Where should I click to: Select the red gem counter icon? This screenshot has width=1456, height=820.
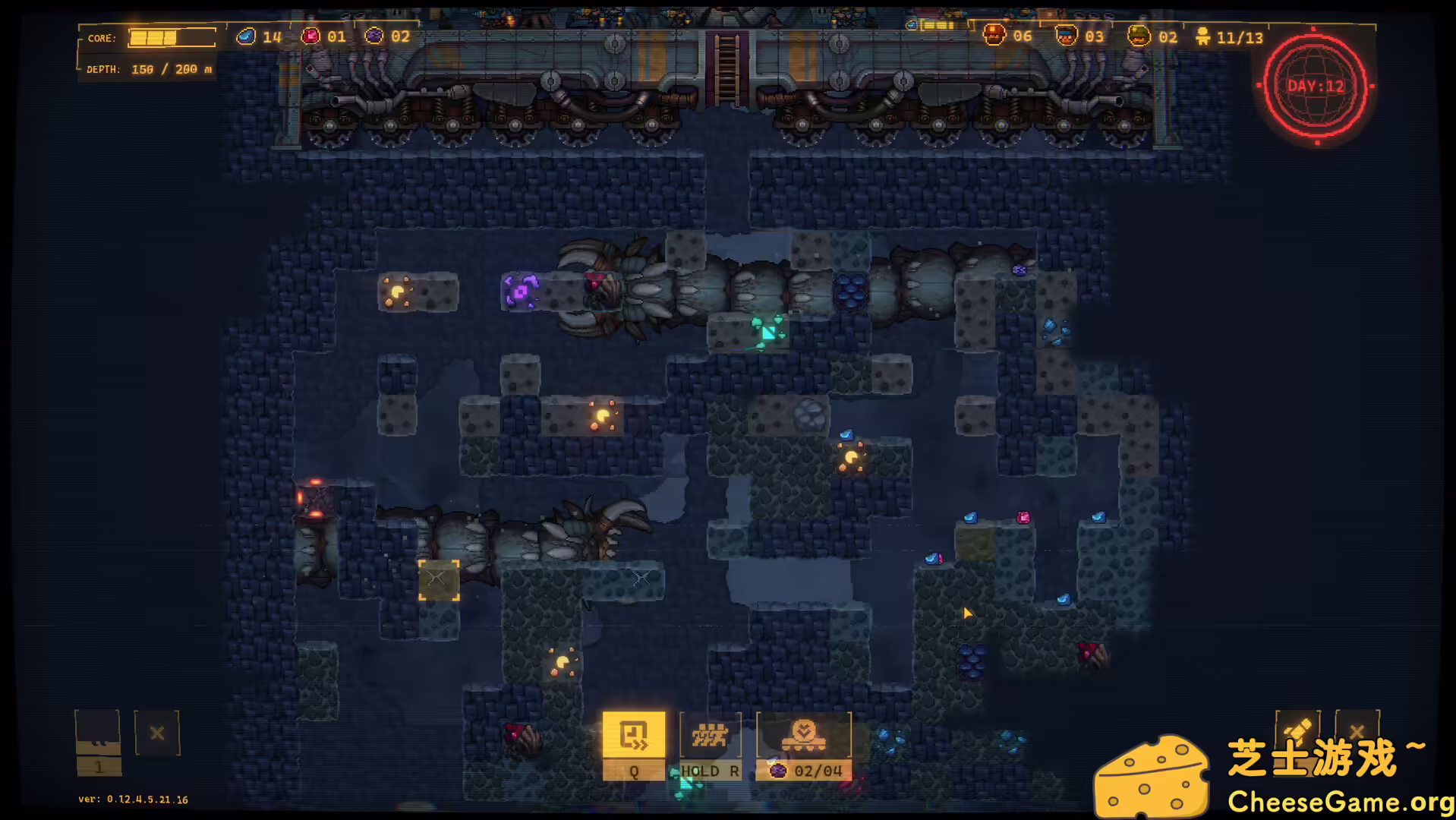(x=311, y=36)
